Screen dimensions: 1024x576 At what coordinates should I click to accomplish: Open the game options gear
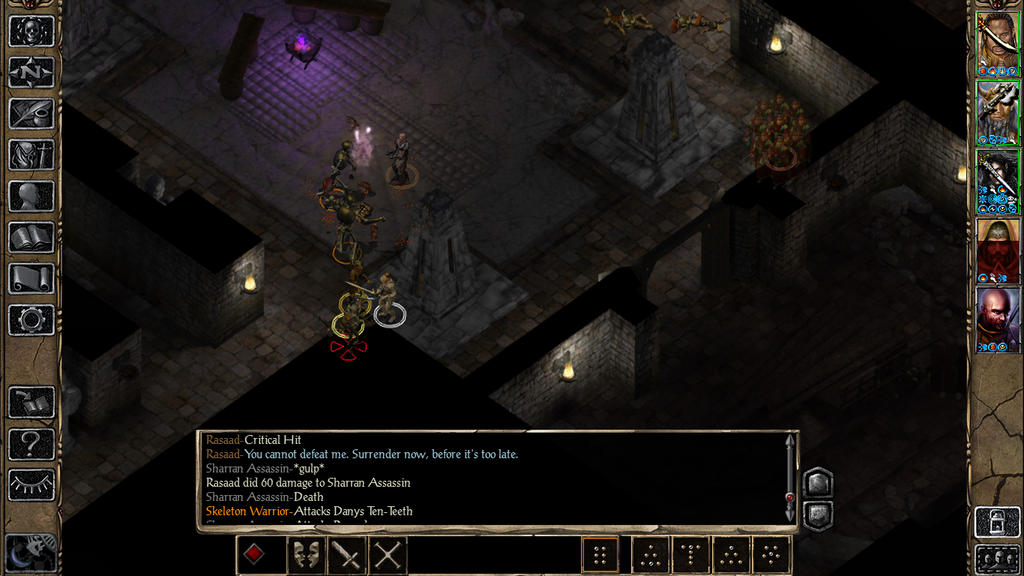click(31, 320)
